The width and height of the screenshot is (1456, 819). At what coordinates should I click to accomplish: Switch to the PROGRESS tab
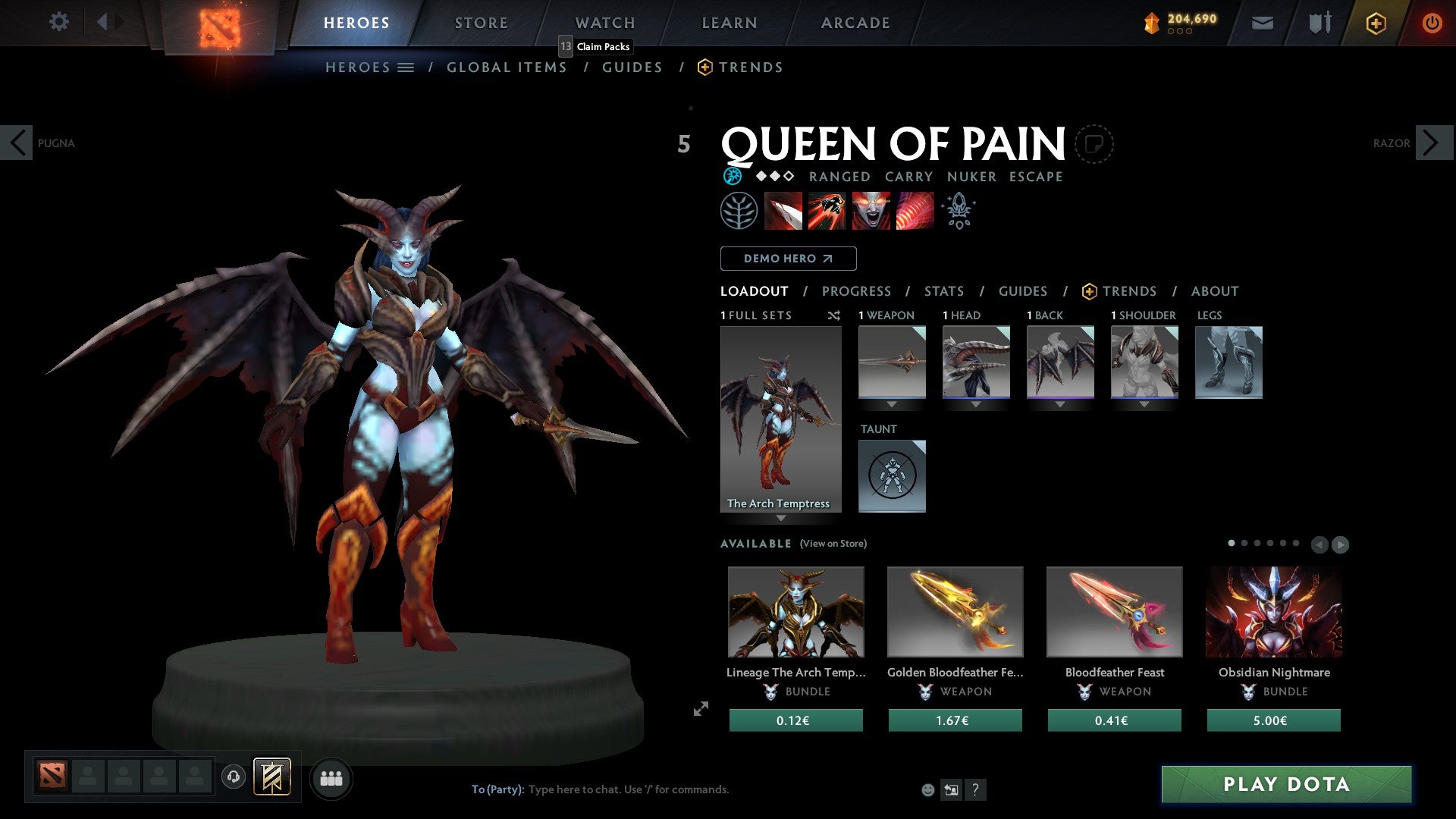click(857, 290)
